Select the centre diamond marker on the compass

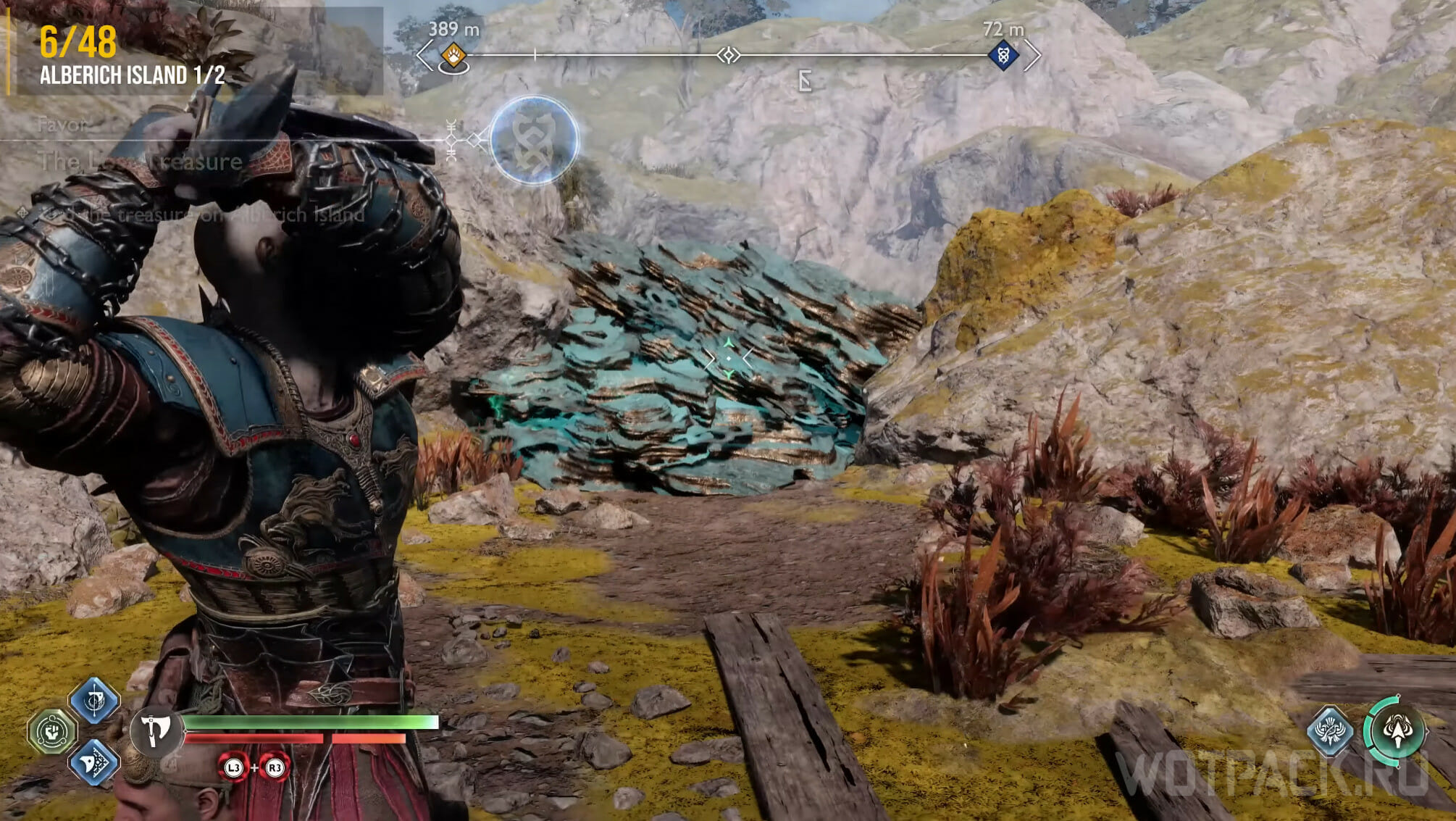(x=728, y=55)
